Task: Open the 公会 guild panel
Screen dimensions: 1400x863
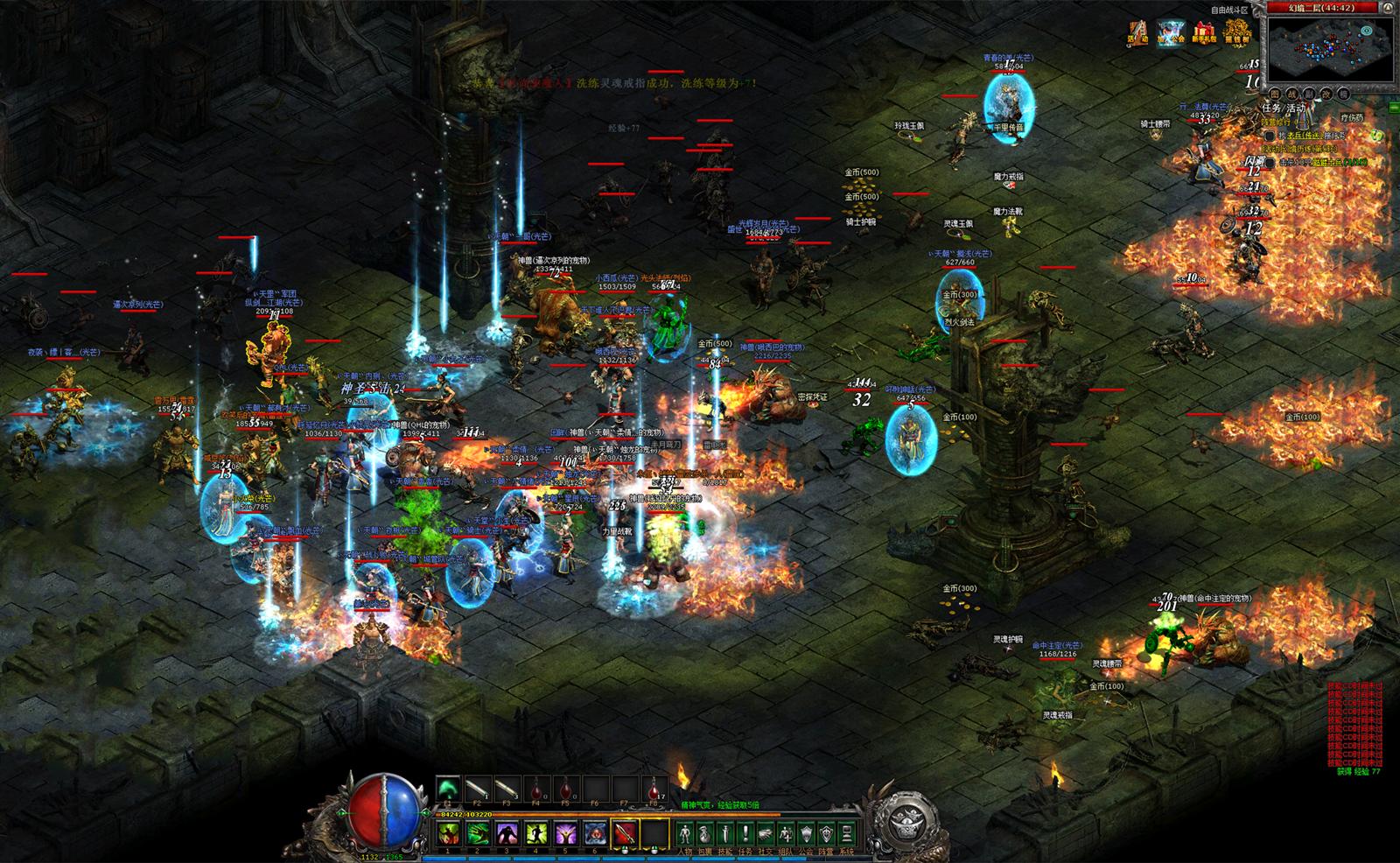Action: (x=806, y=834)
